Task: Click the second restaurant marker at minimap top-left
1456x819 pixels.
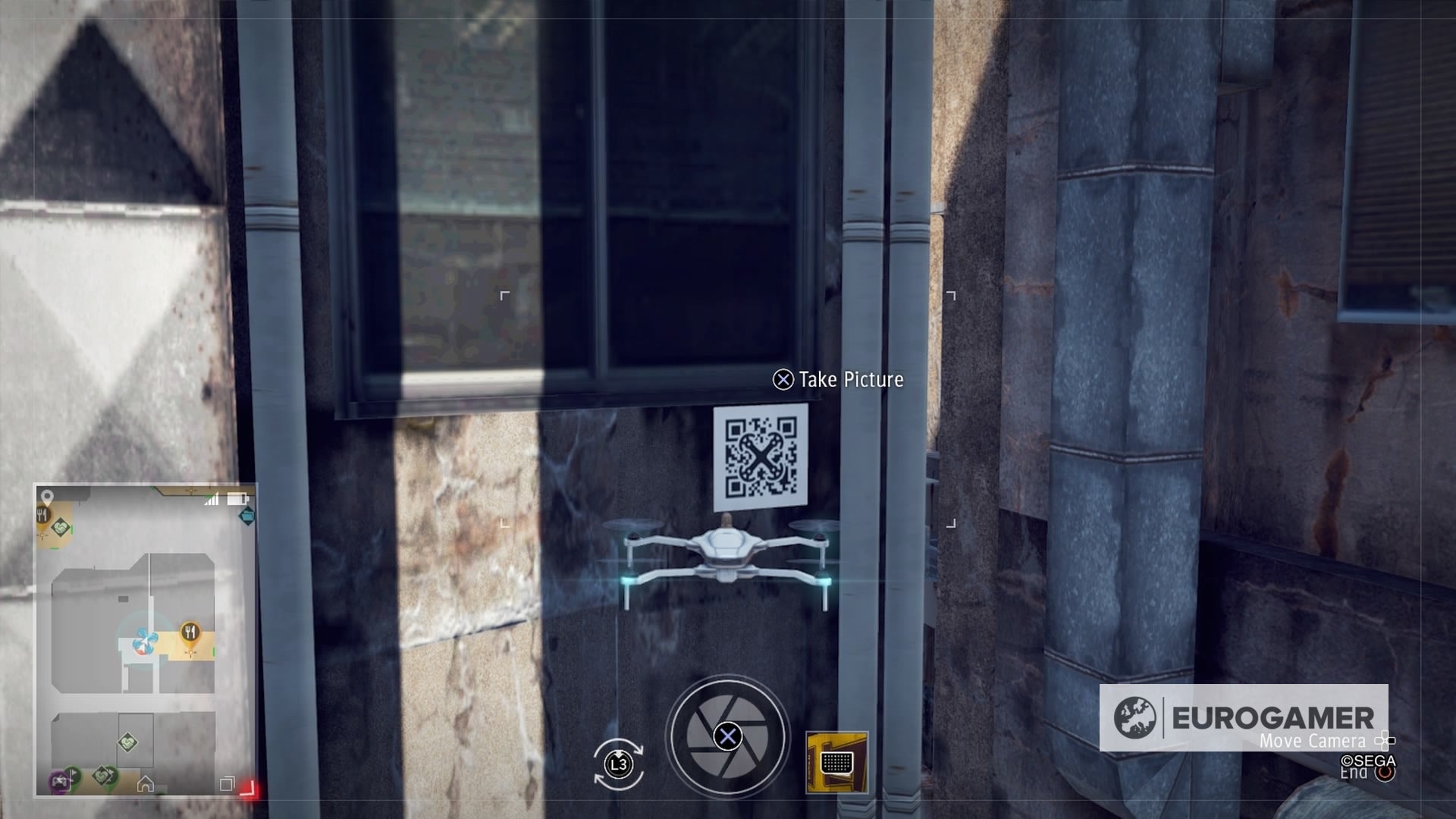Action: click(x=41, y=515)
